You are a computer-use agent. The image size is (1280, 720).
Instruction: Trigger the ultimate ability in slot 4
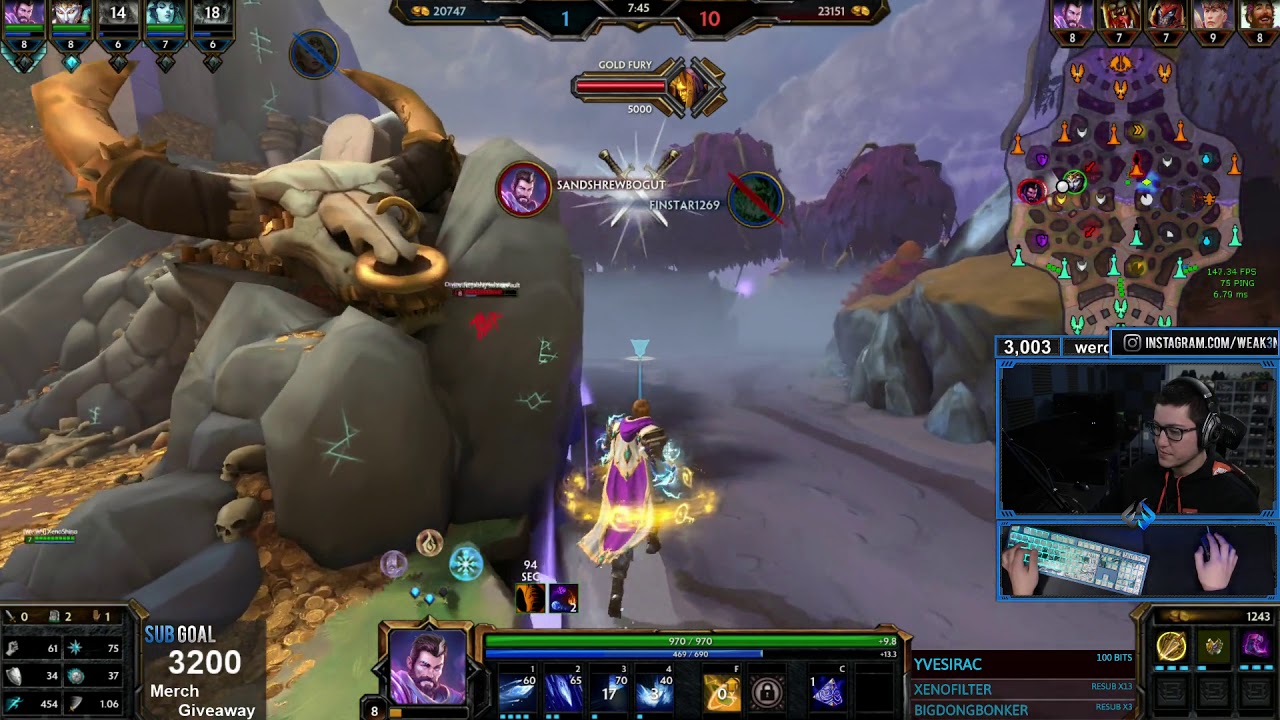click(x=655, y=691)
